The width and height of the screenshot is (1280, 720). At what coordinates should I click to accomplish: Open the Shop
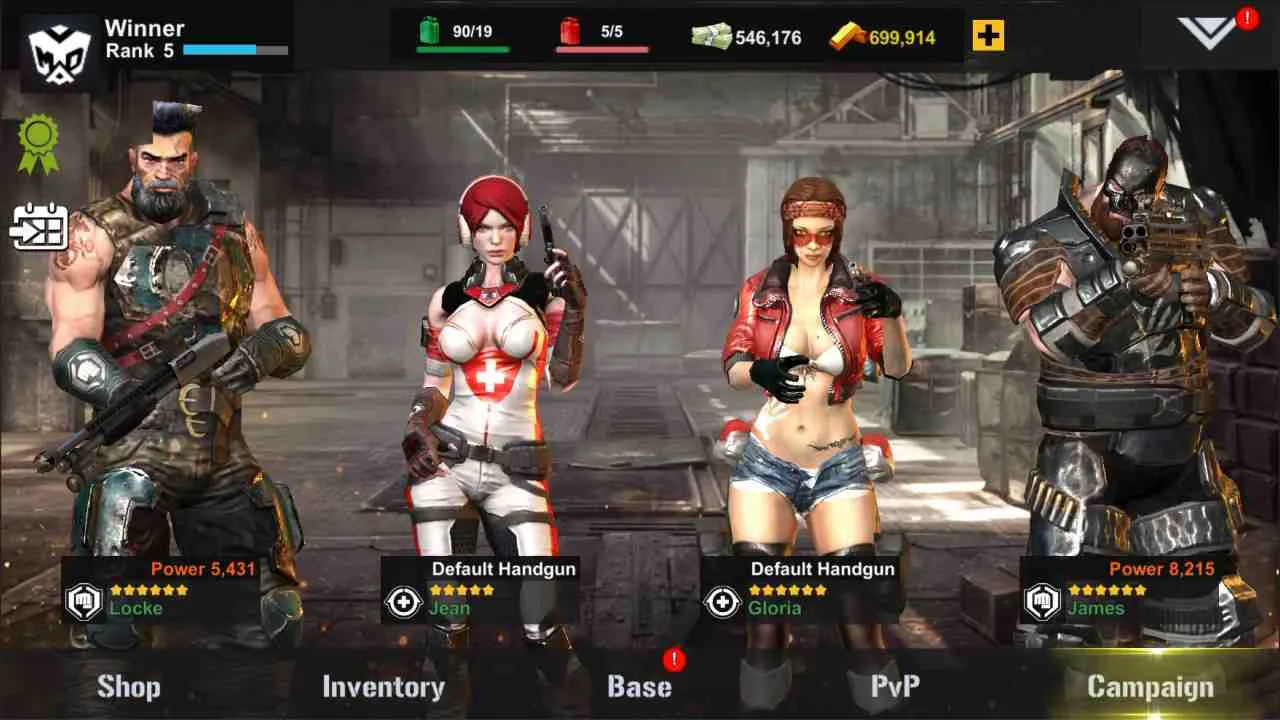click(x=130, y=687)
